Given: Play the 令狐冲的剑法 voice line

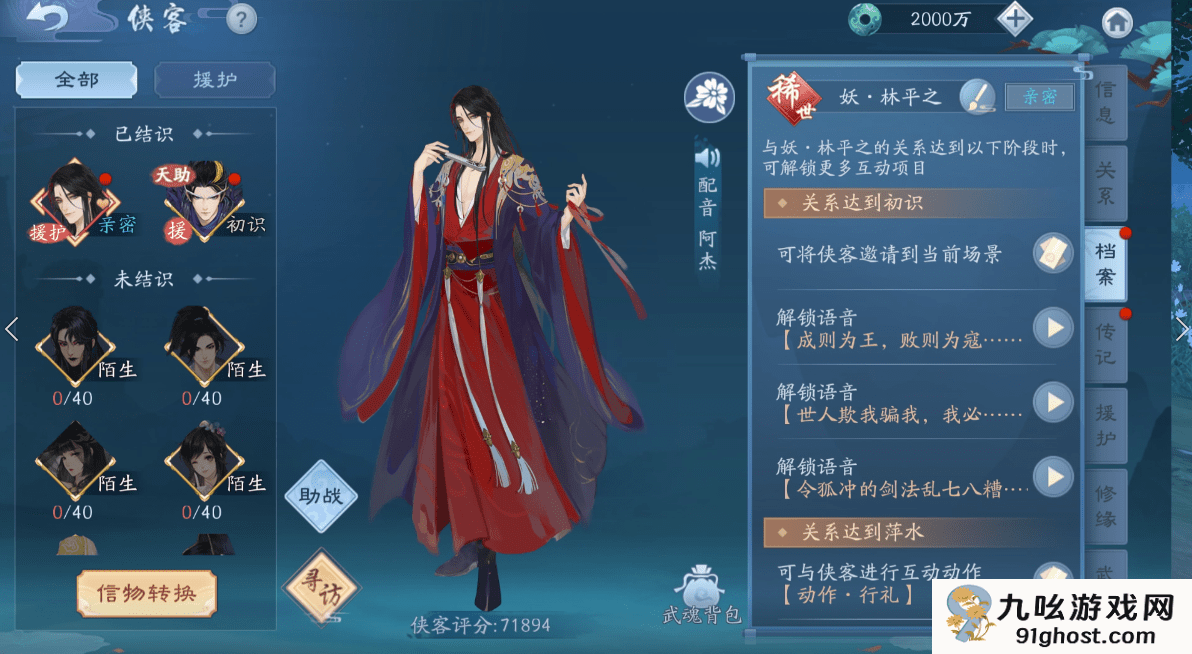Looking at the screenshot, I should (1052, 476).
